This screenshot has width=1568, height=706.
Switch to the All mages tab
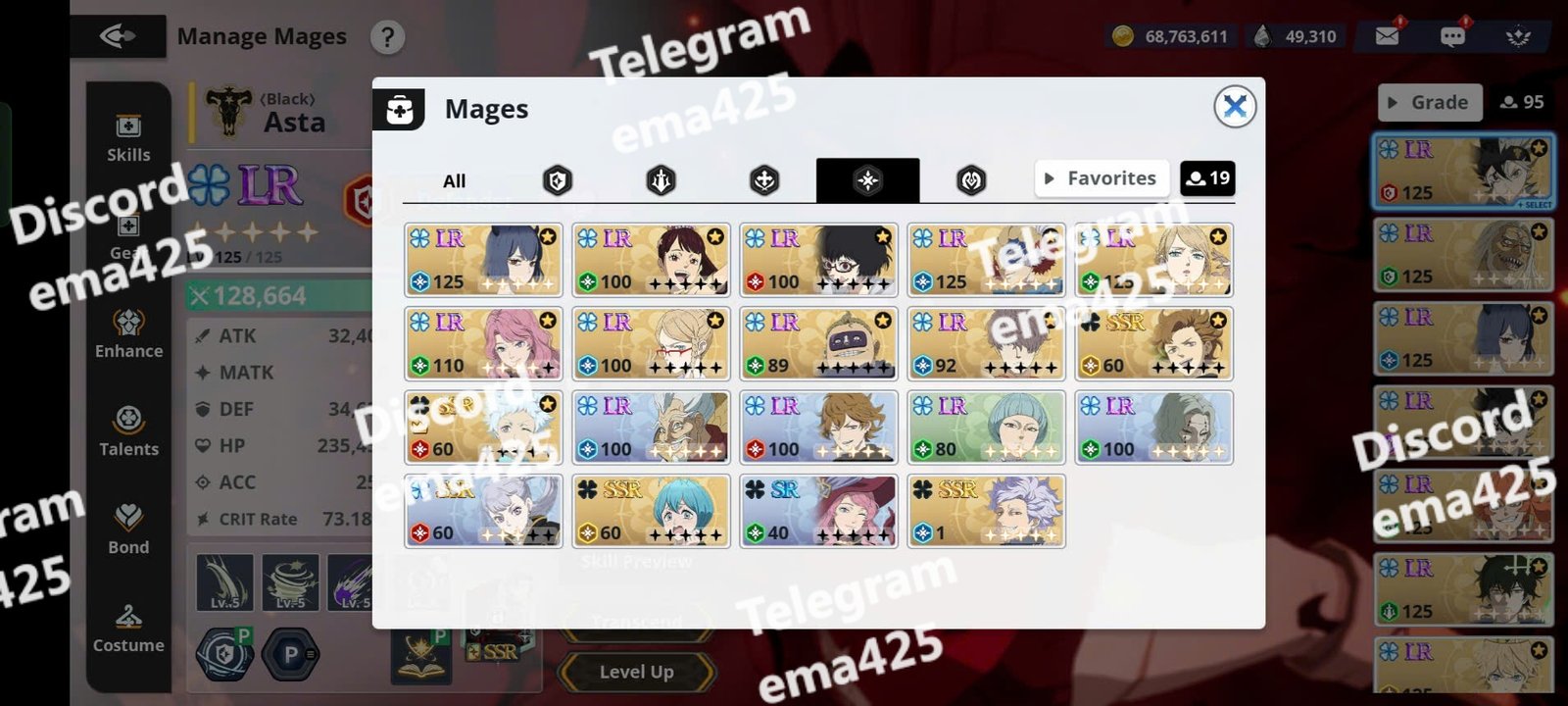pos(454,180)
